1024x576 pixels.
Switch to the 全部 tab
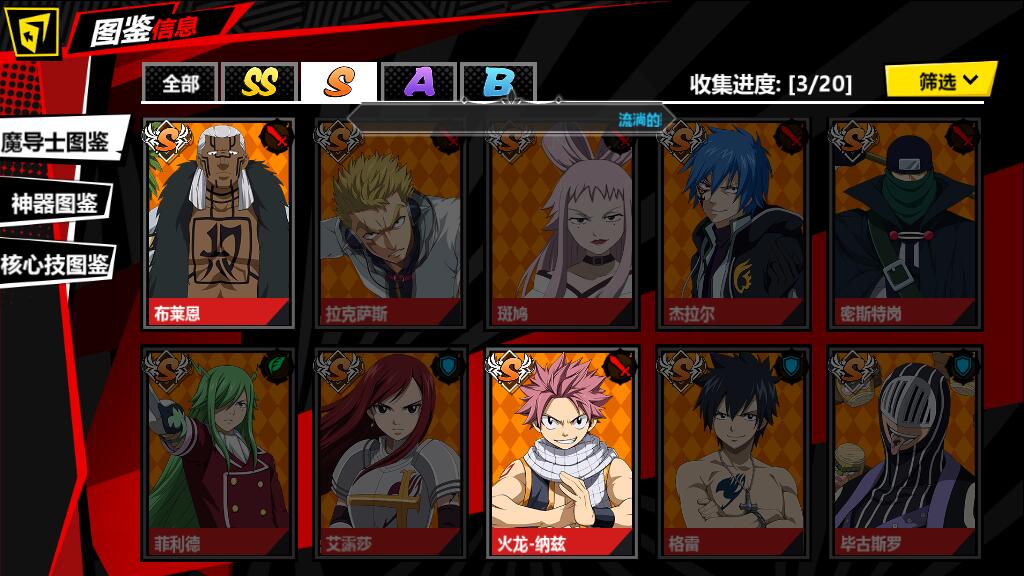180,83
